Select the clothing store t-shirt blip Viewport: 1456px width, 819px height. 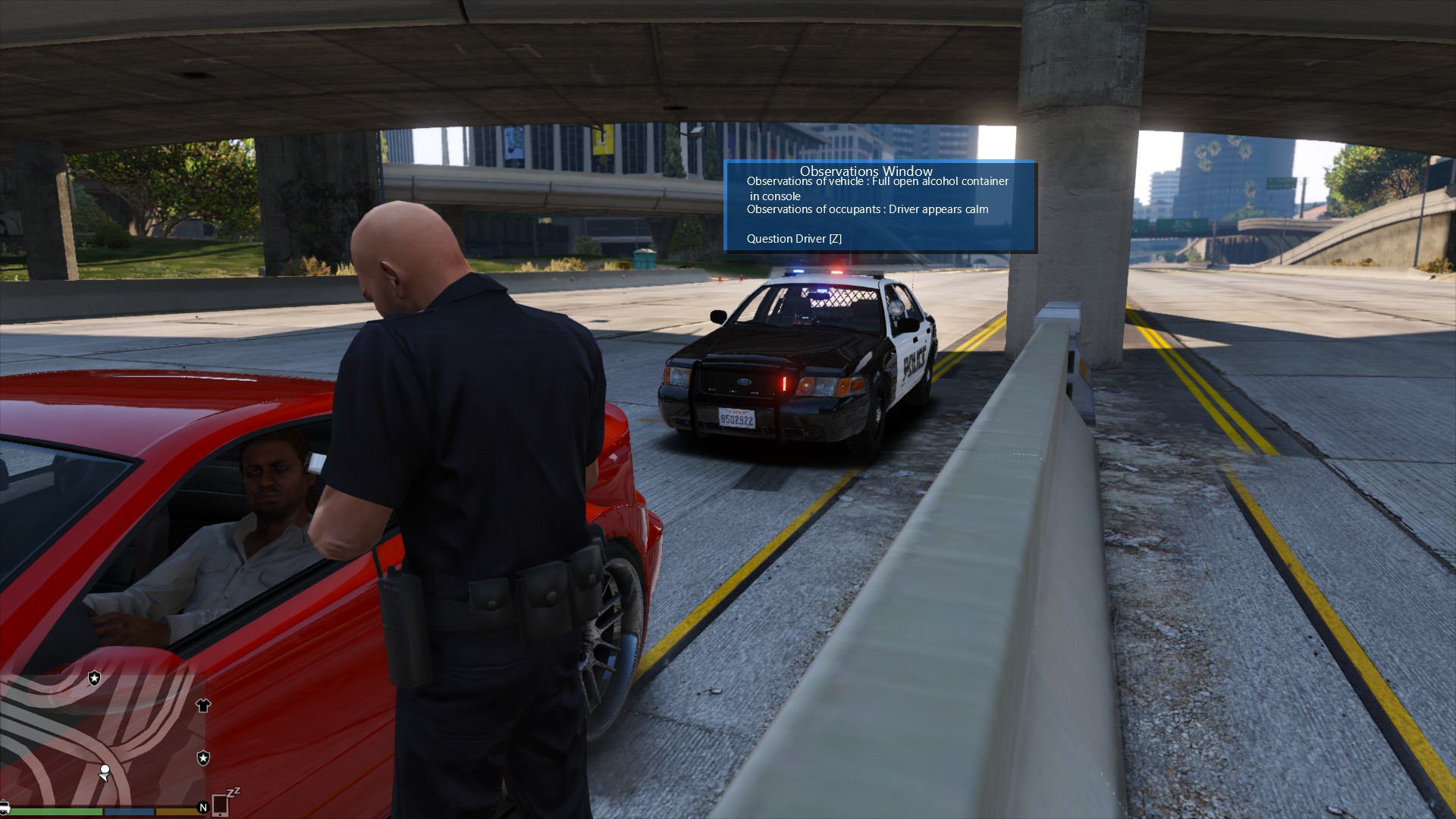coord(202,706)
